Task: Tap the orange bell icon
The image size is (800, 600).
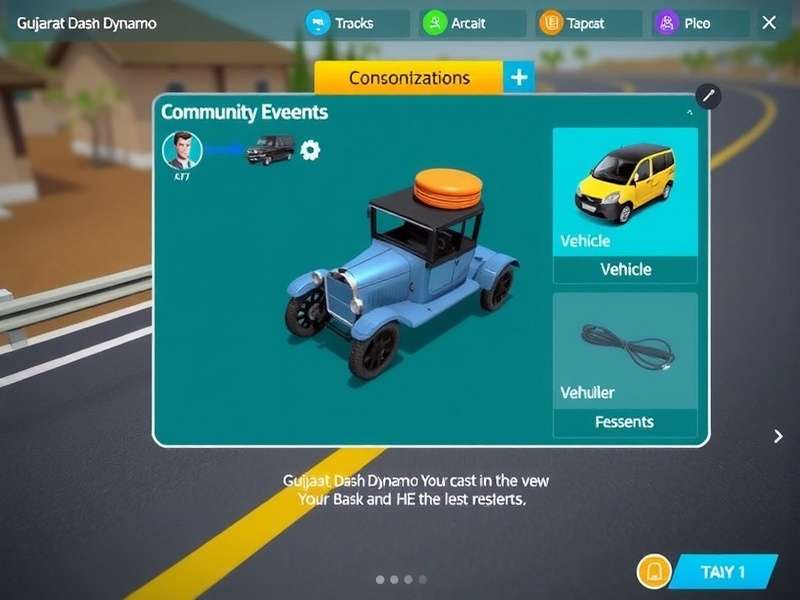Action: click(653, 572)
